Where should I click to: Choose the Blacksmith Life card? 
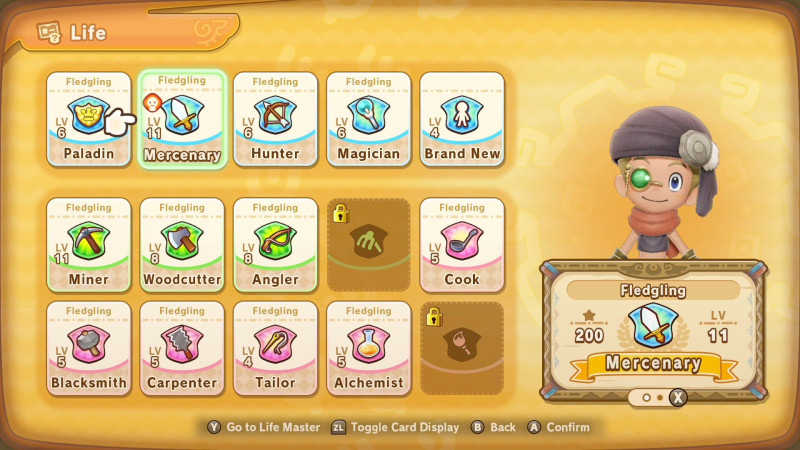tap(88, 347)
